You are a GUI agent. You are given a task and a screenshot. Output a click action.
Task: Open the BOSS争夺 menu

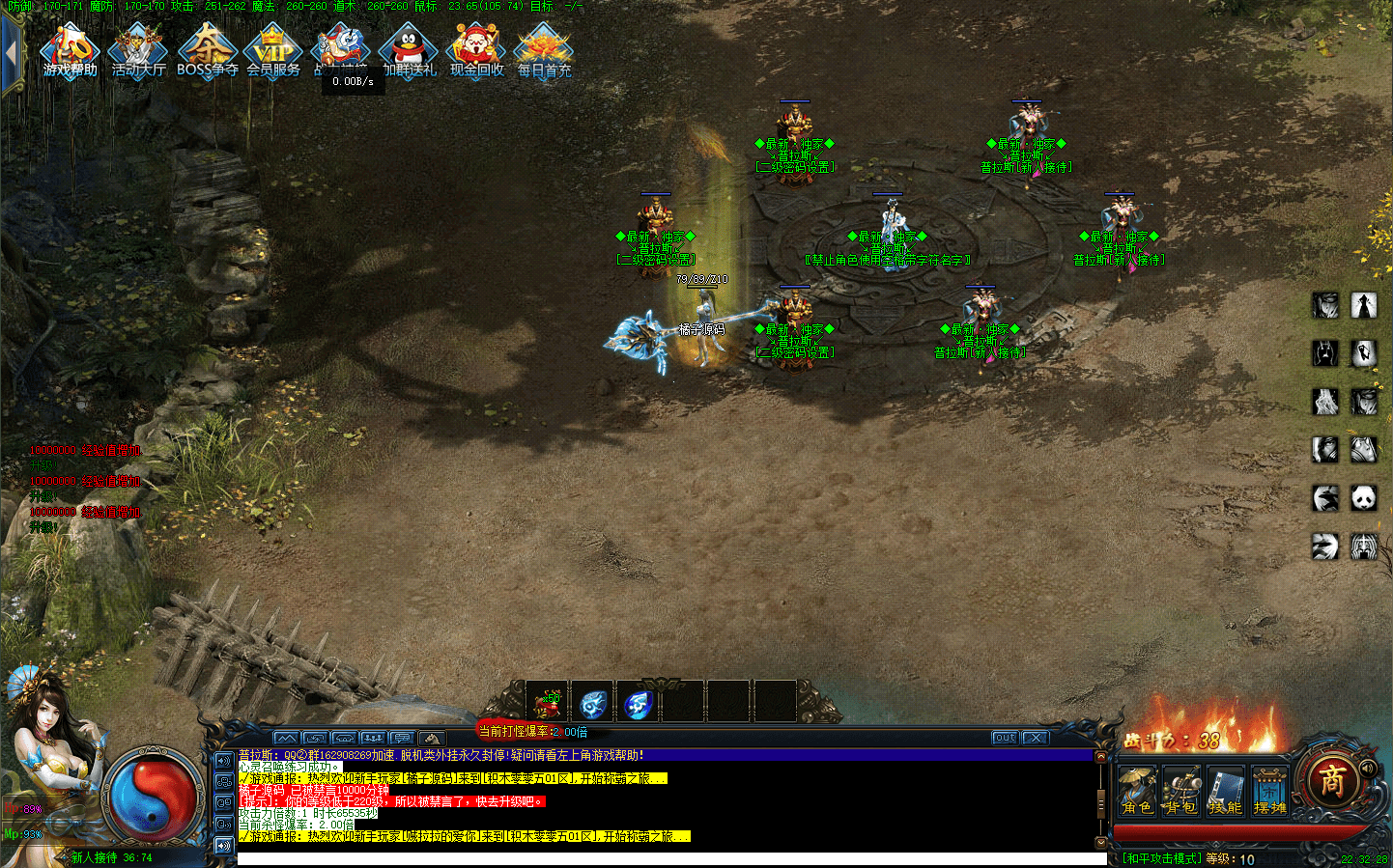click(207, 51)
